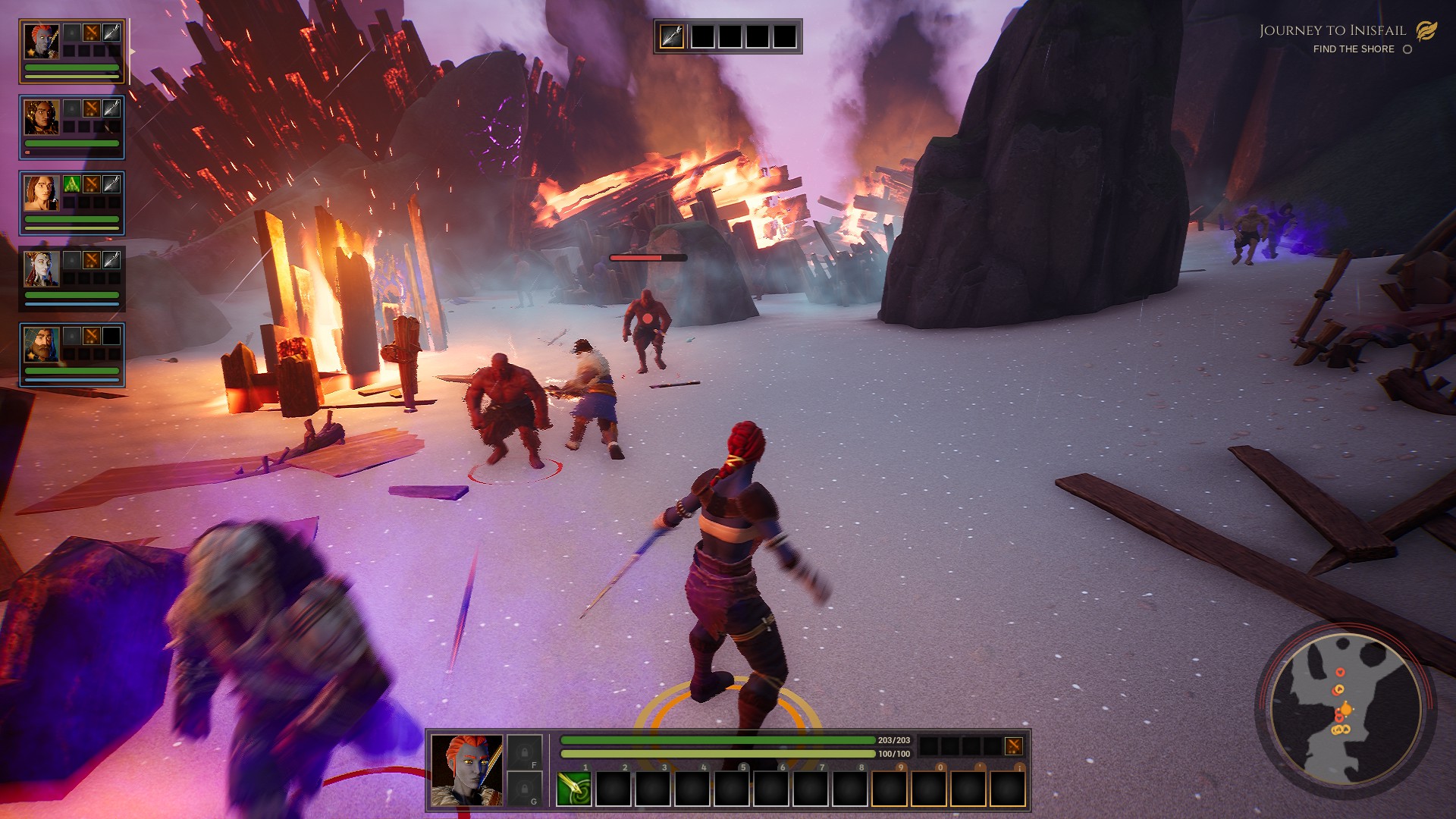Select the pale crowned party member portrait
Image resolution: width=1456 pixels, height=819 pixels.
(41, 268)
